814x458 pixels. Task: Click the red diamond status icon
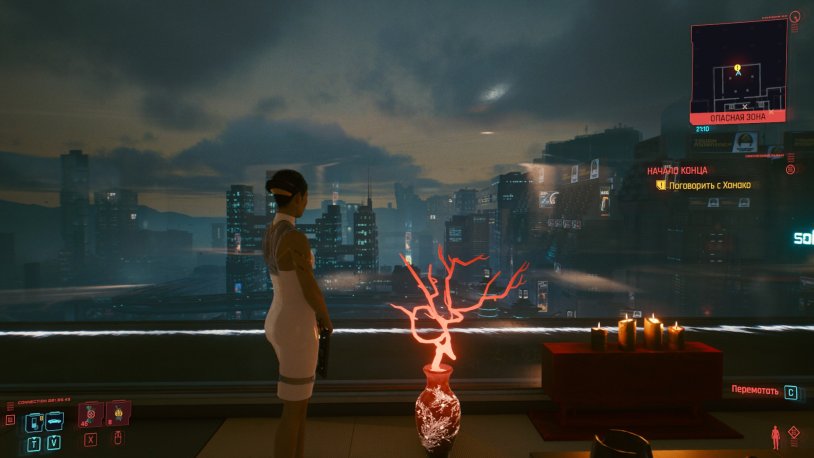[794, 433]
